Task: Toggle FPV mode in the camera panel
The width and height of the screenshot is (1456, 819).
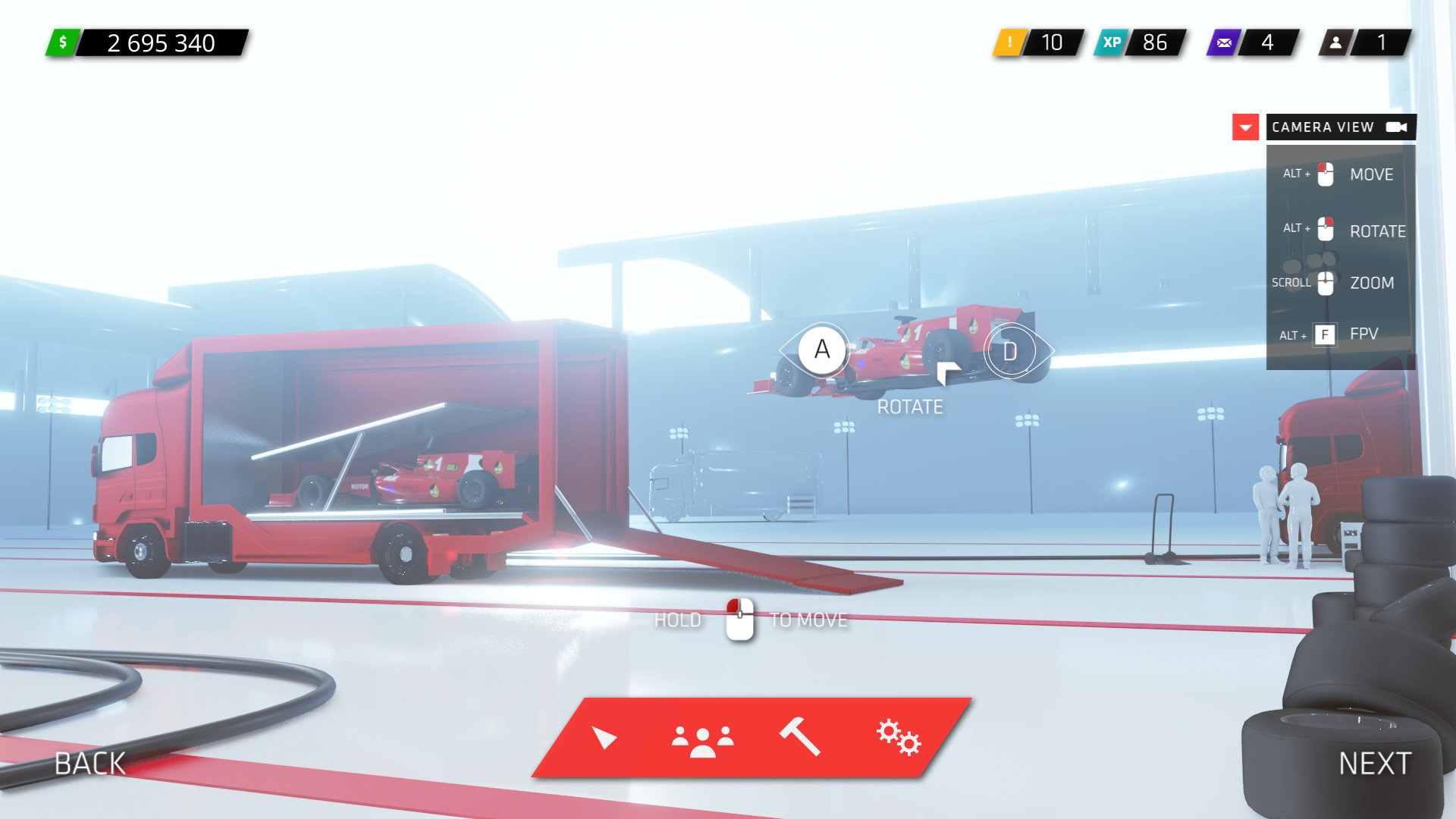Action: point(1363,334)
